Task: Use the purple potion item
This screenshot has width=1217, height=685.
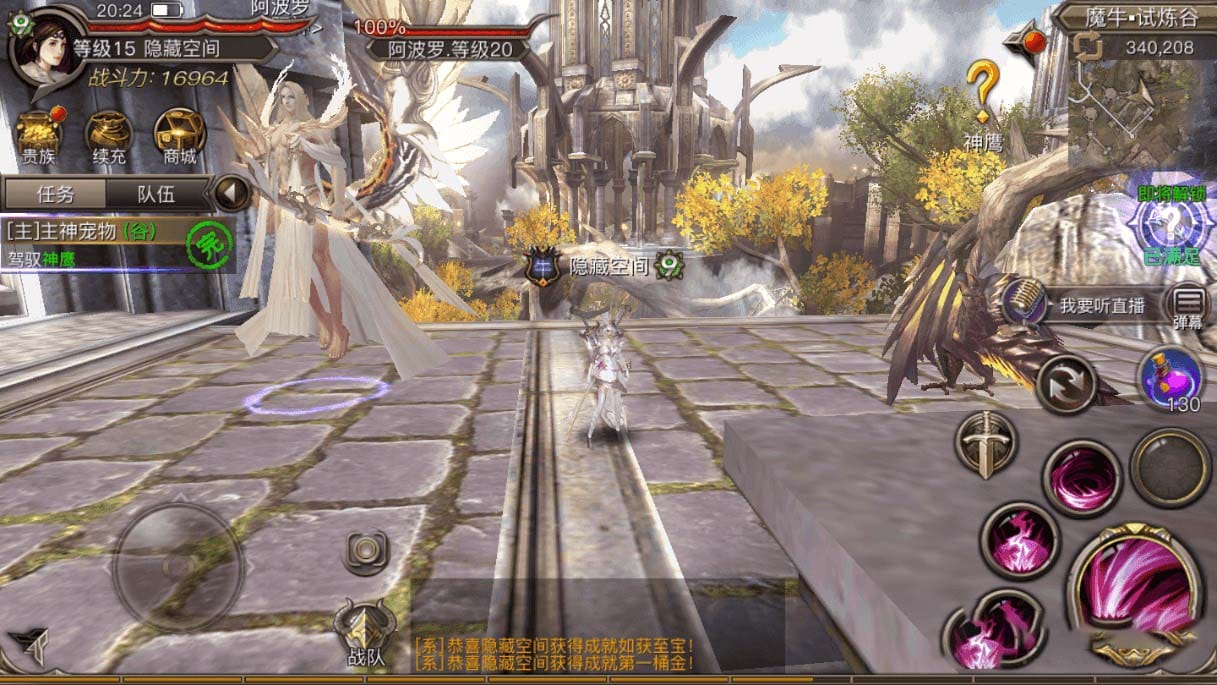Action: click(1170, 379)
